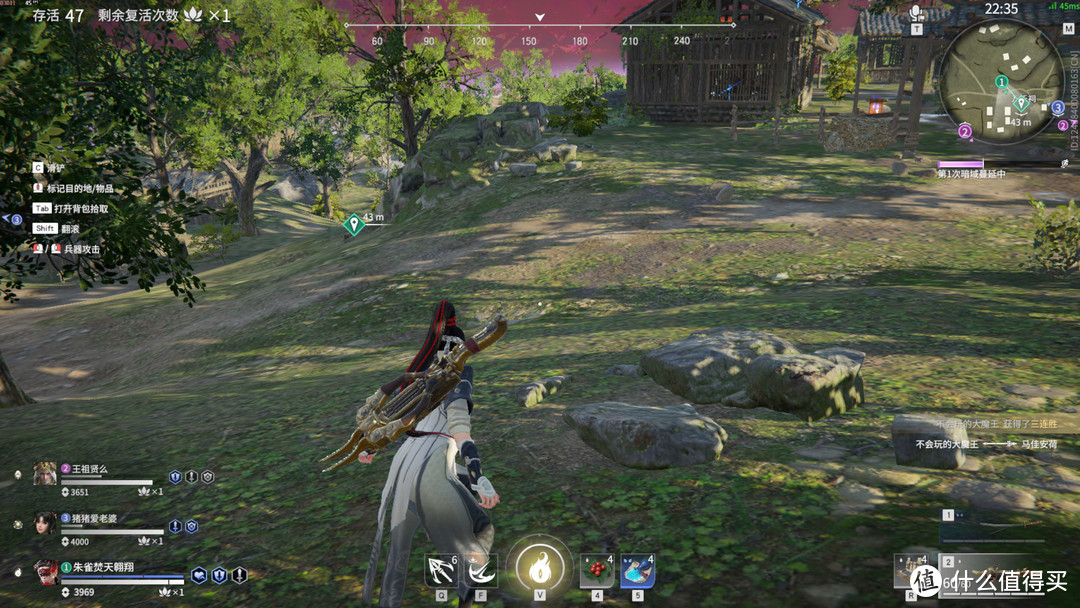The image size is (1080, 608).
Task: Use the red berries healing item
Action: (x=597, y=571)
